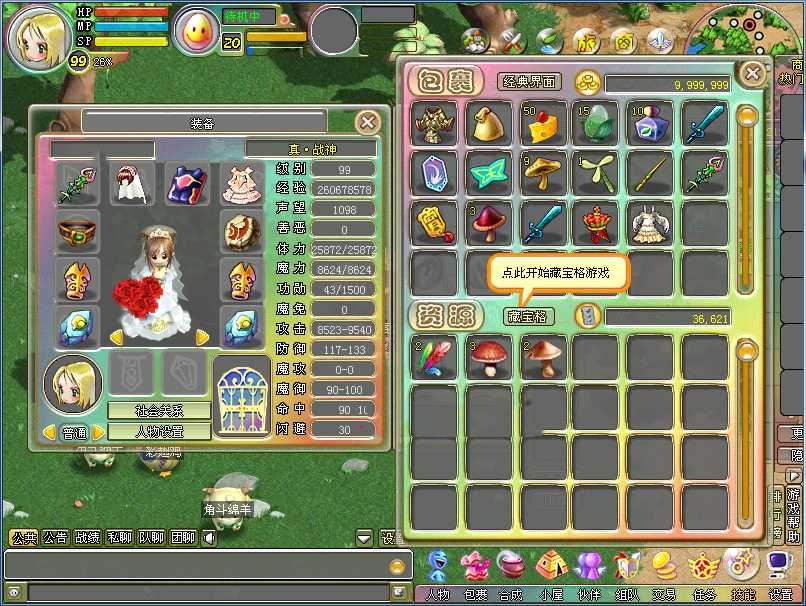Close the bag (包裹) inventory window
Screen dimensions: 806x606
click(x=751, y=73)
